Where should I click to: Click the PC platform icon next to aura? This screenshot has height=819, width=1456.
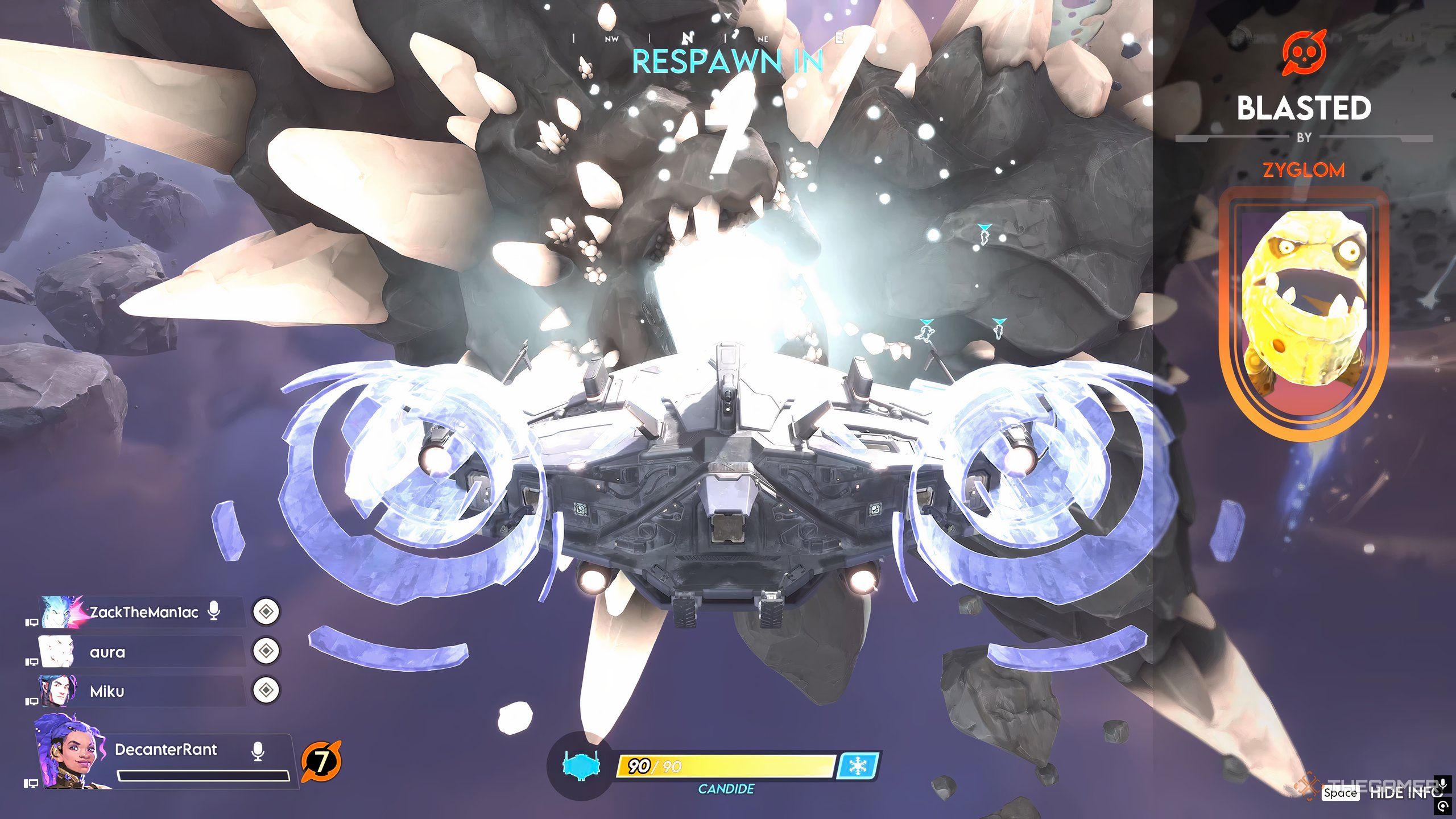click(32, 663)
